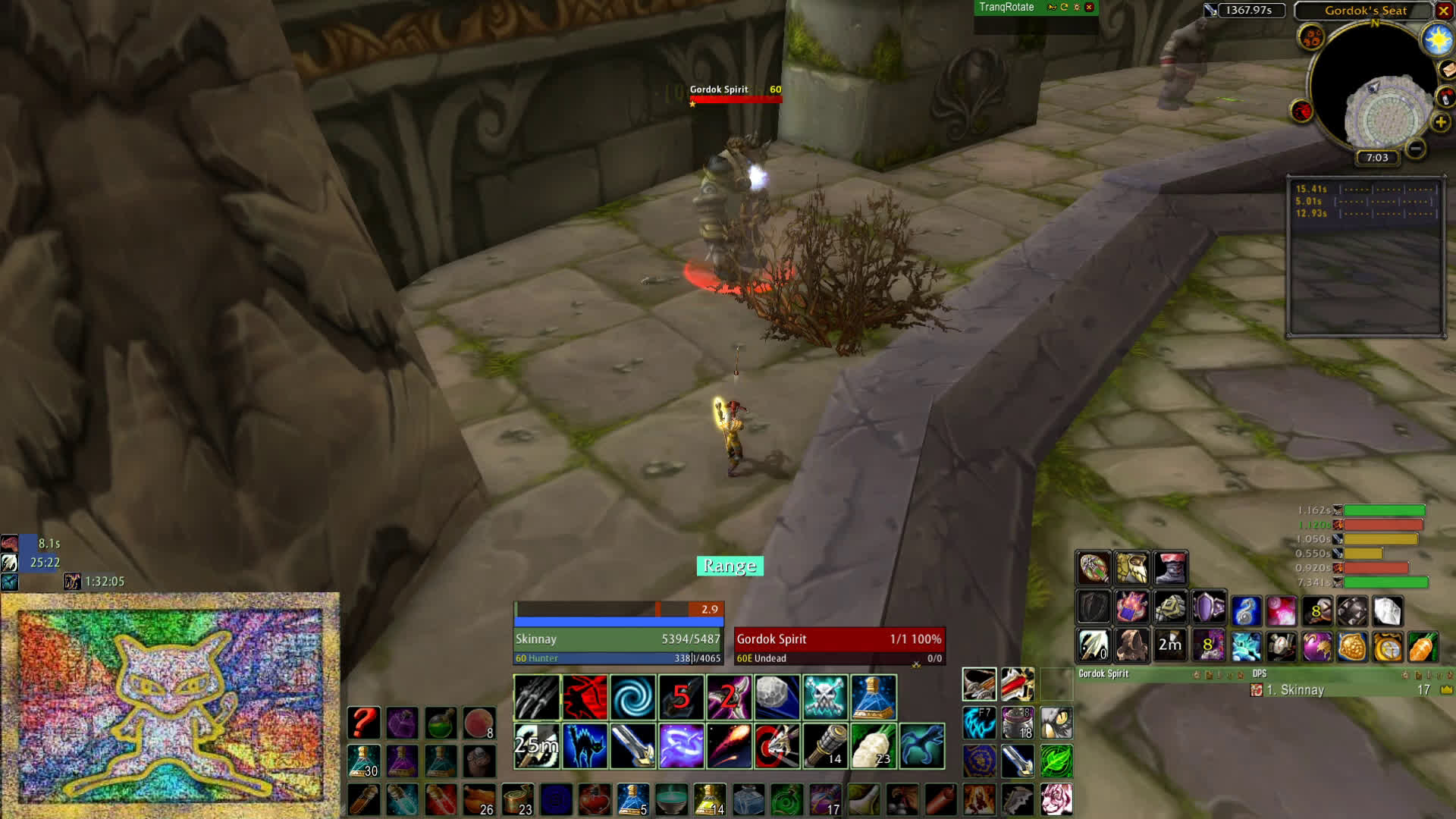Cast the target-with-arrow shot ability

pos(777,746)
